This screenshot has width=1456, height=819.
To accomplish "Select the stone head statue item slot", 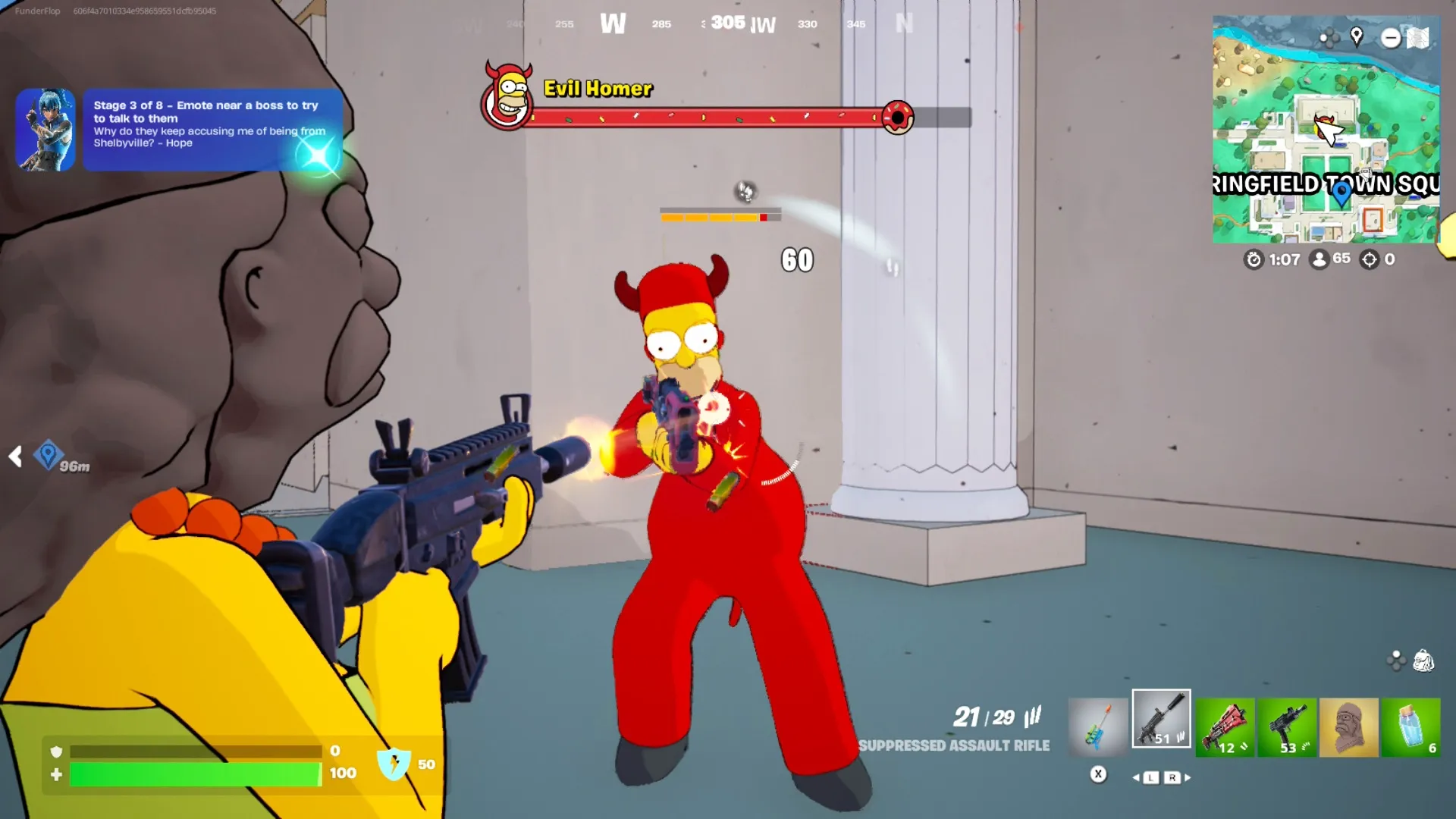I will (1348, 727).
